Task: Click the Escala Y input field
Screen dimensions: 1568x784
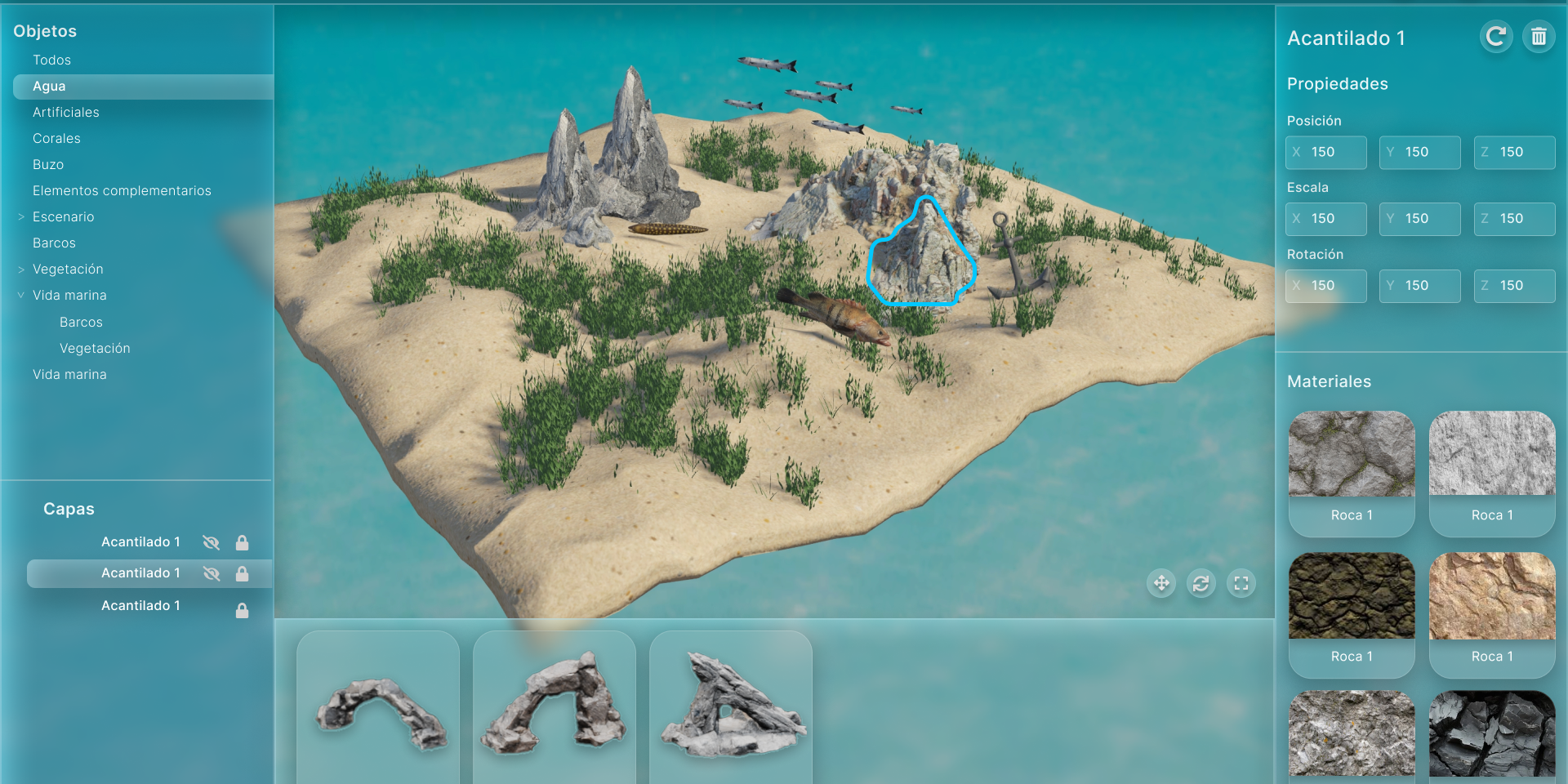Action: 1420,219
